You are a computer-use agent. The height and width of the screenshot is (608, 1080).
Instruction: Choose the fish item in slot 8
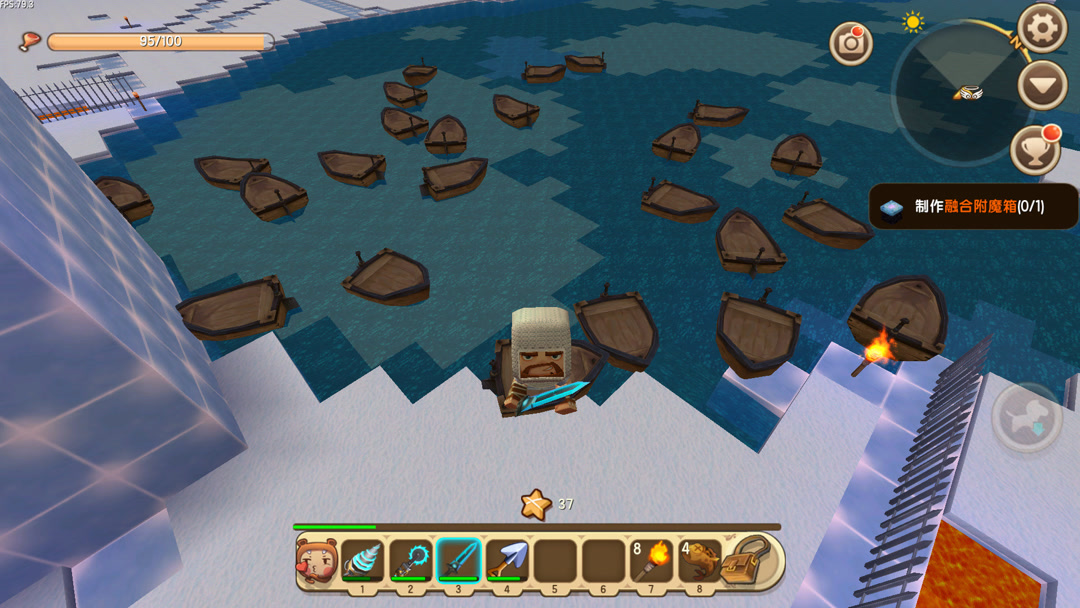point(699,560)
